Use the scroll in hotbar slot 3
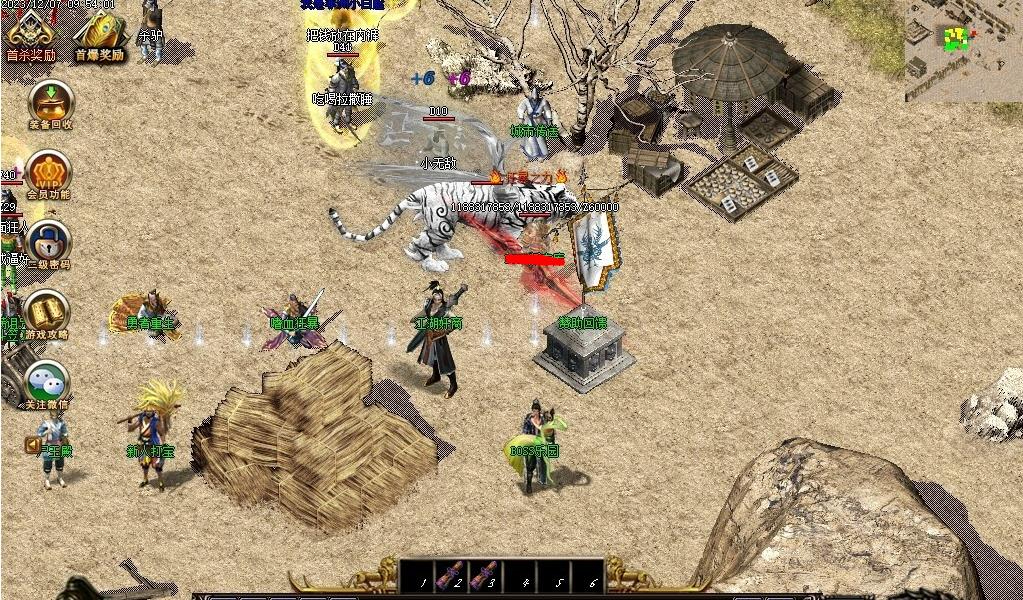Screen dimensions: 1023x600 (x=485, y=577)
